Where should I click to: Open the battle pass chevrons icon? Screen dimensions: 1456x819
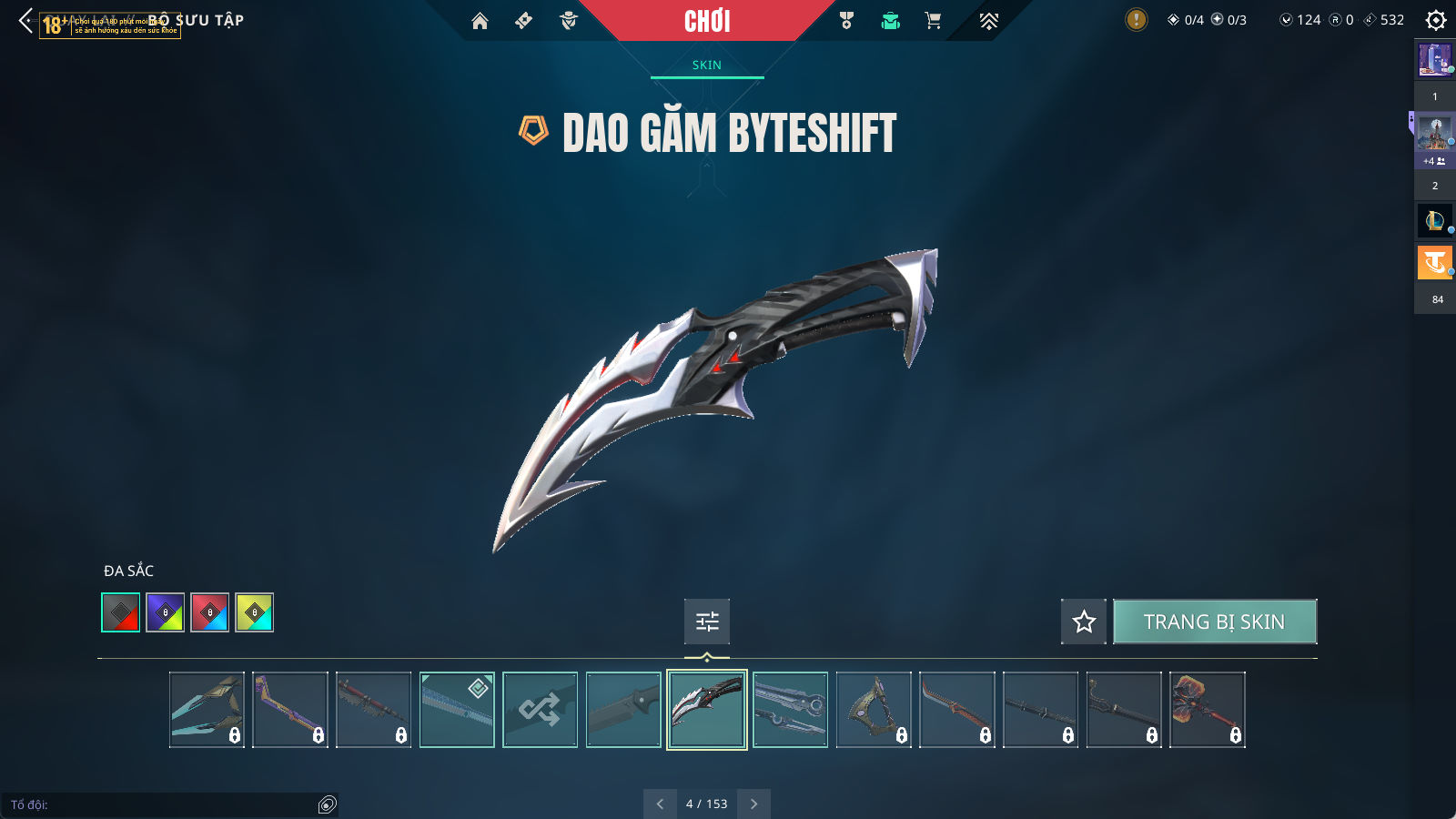point(989,21)
